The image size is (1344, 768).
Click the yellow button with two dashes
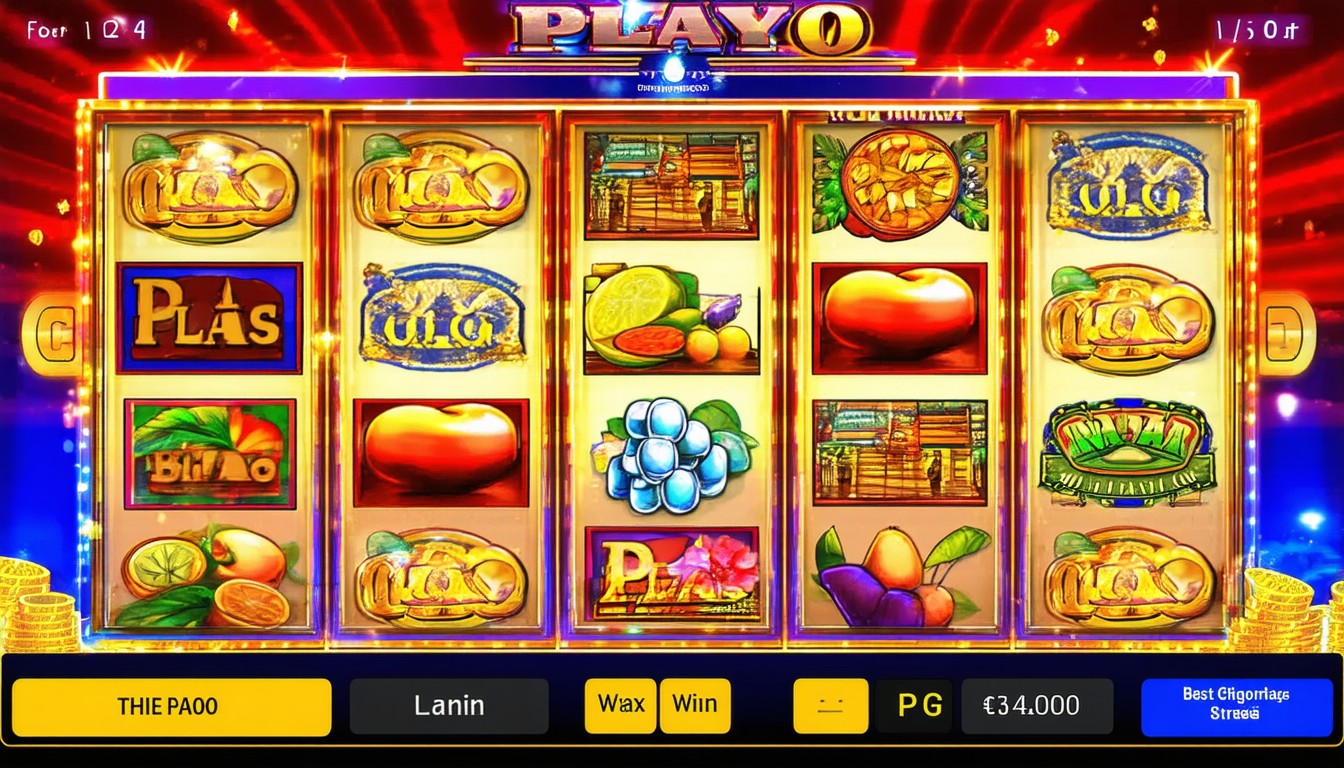(x=830, y=706)
